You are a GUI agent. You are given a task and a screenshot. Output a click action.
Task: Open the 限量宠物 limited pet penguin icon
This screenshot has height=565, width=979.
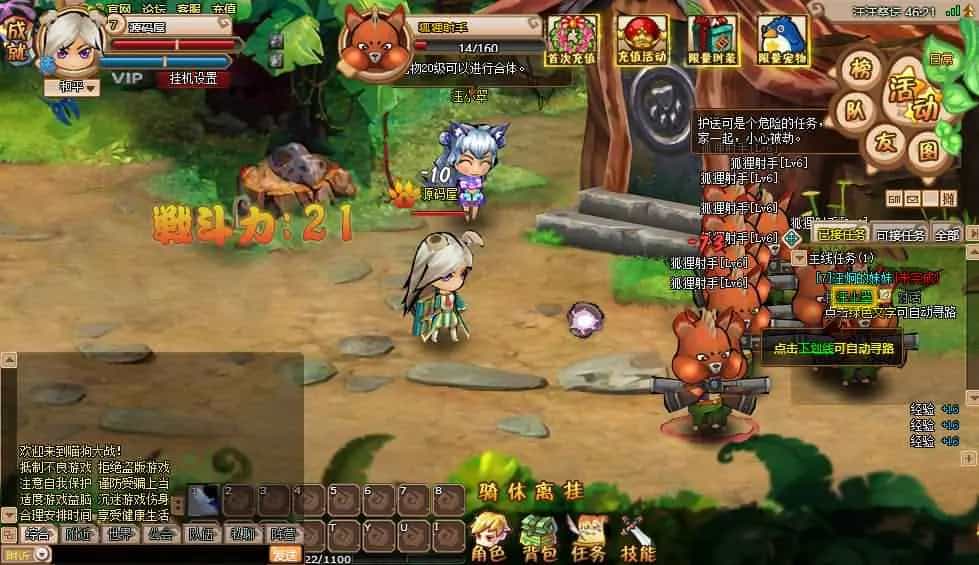782,40
